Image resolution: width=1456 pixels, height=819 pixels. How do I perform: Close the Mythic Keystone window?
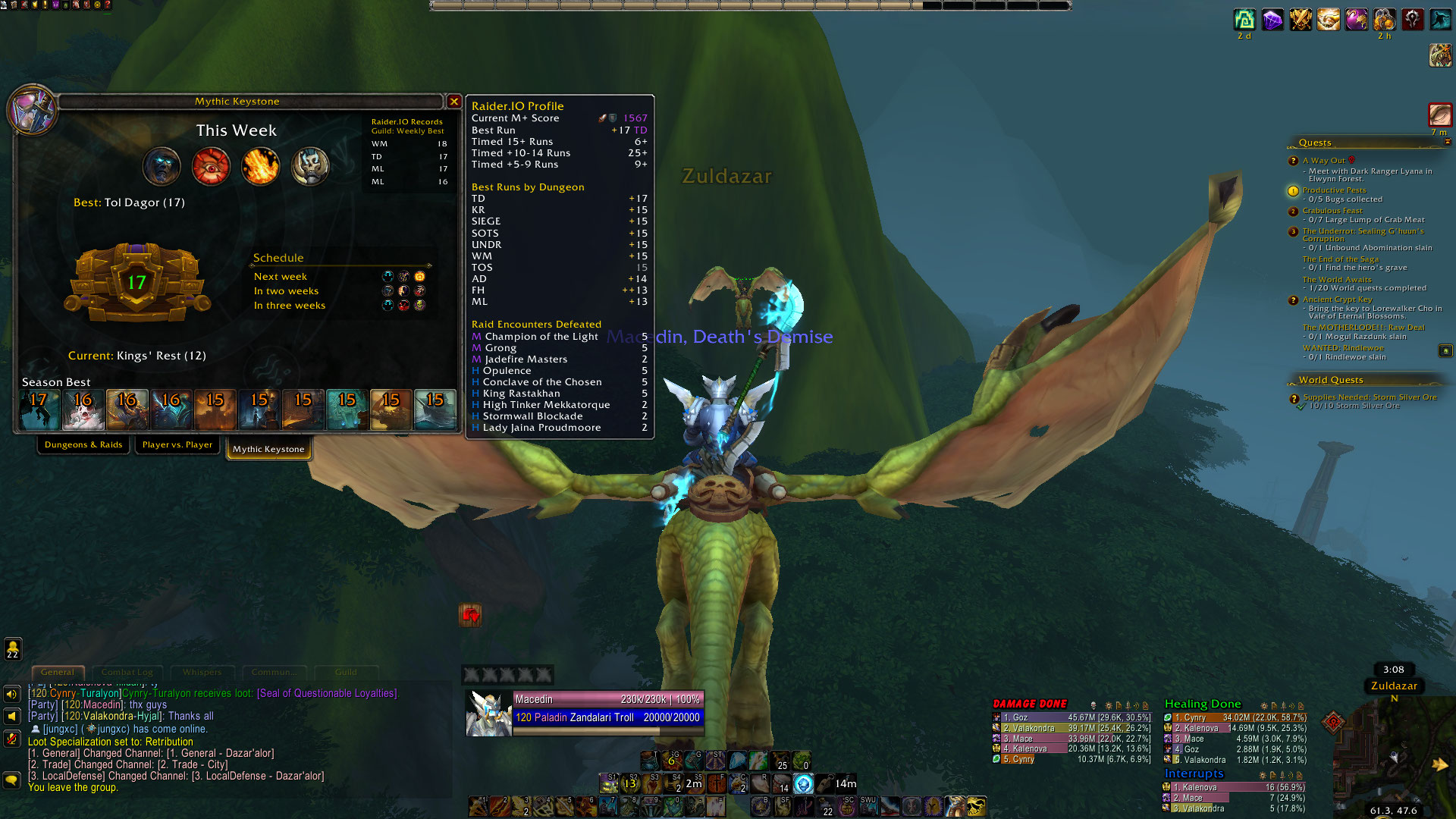[x=453, y=102]
